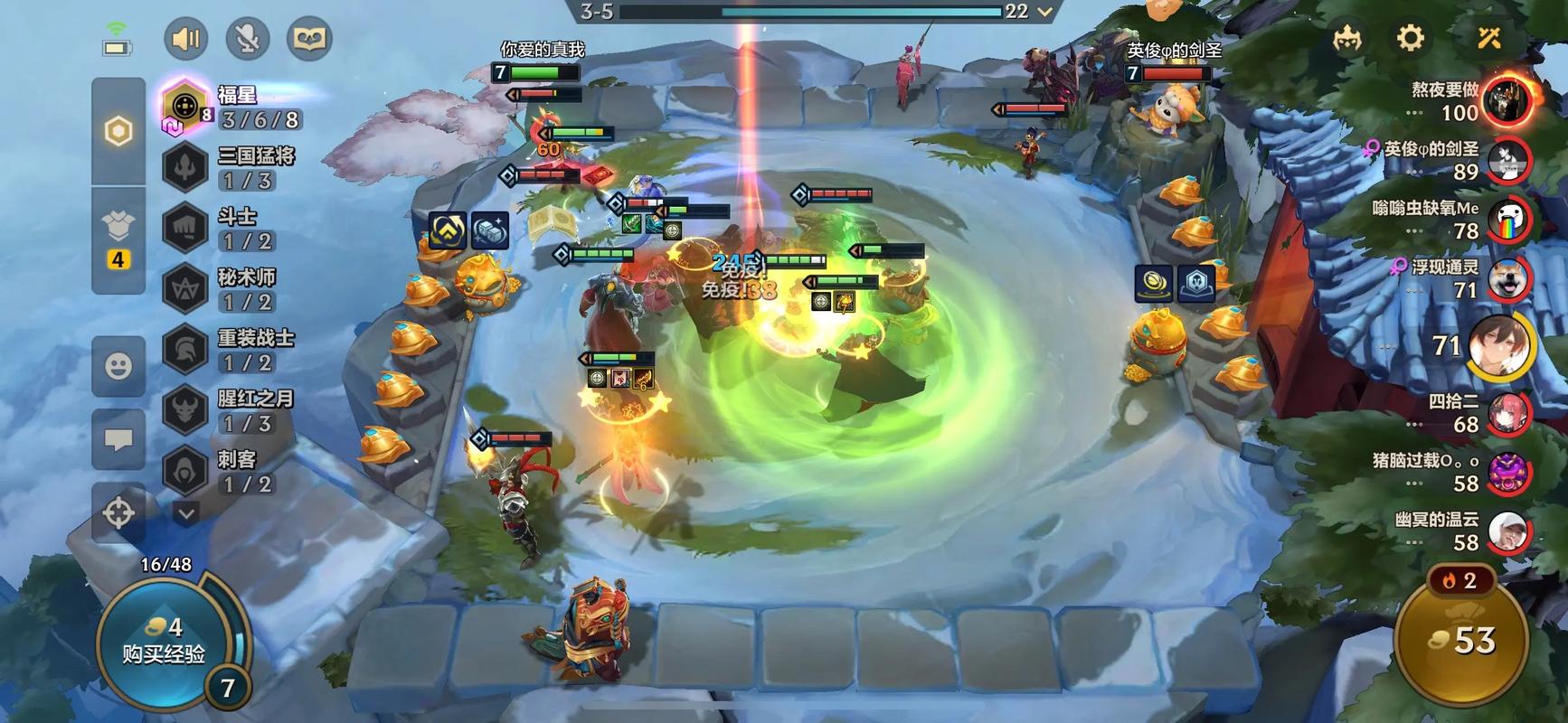1568x723 pixels.
Task: Open the chat bubble button
Action: pos(118,440)
